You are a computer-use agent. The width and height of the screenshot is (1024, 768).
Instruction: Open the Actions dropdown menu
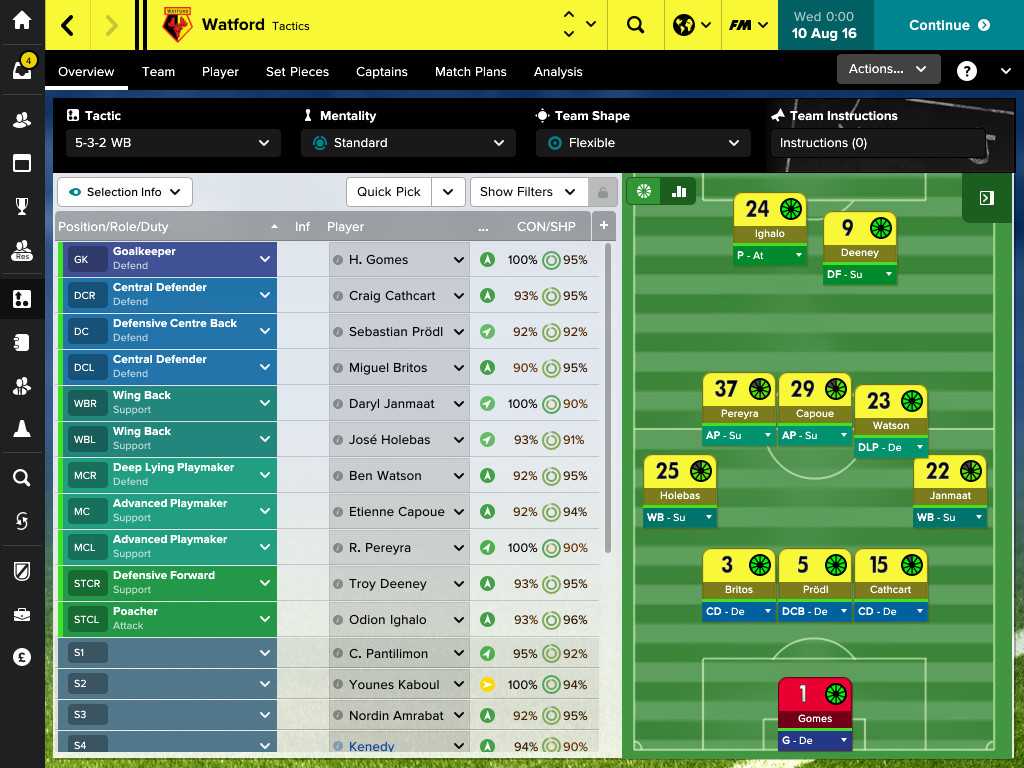click(888, 69)
